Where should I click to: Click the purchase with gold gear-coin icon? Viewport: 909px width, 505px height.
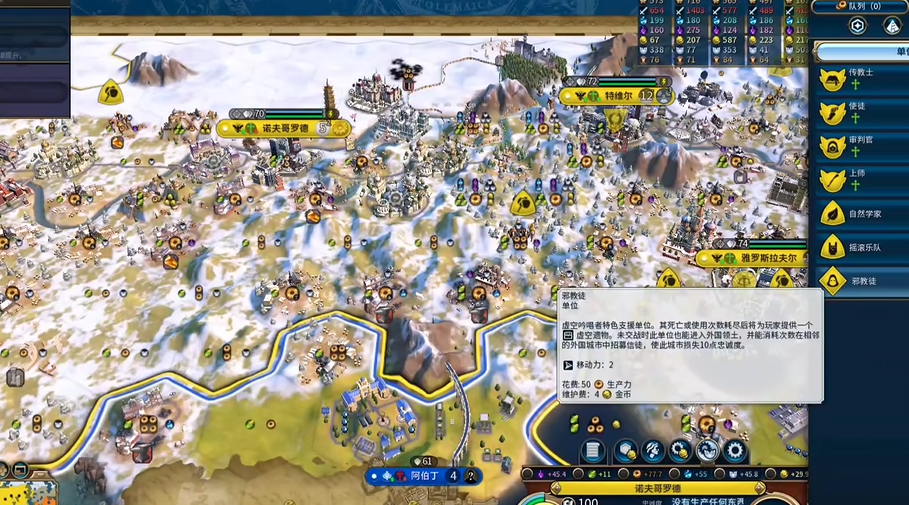(681, 451)
